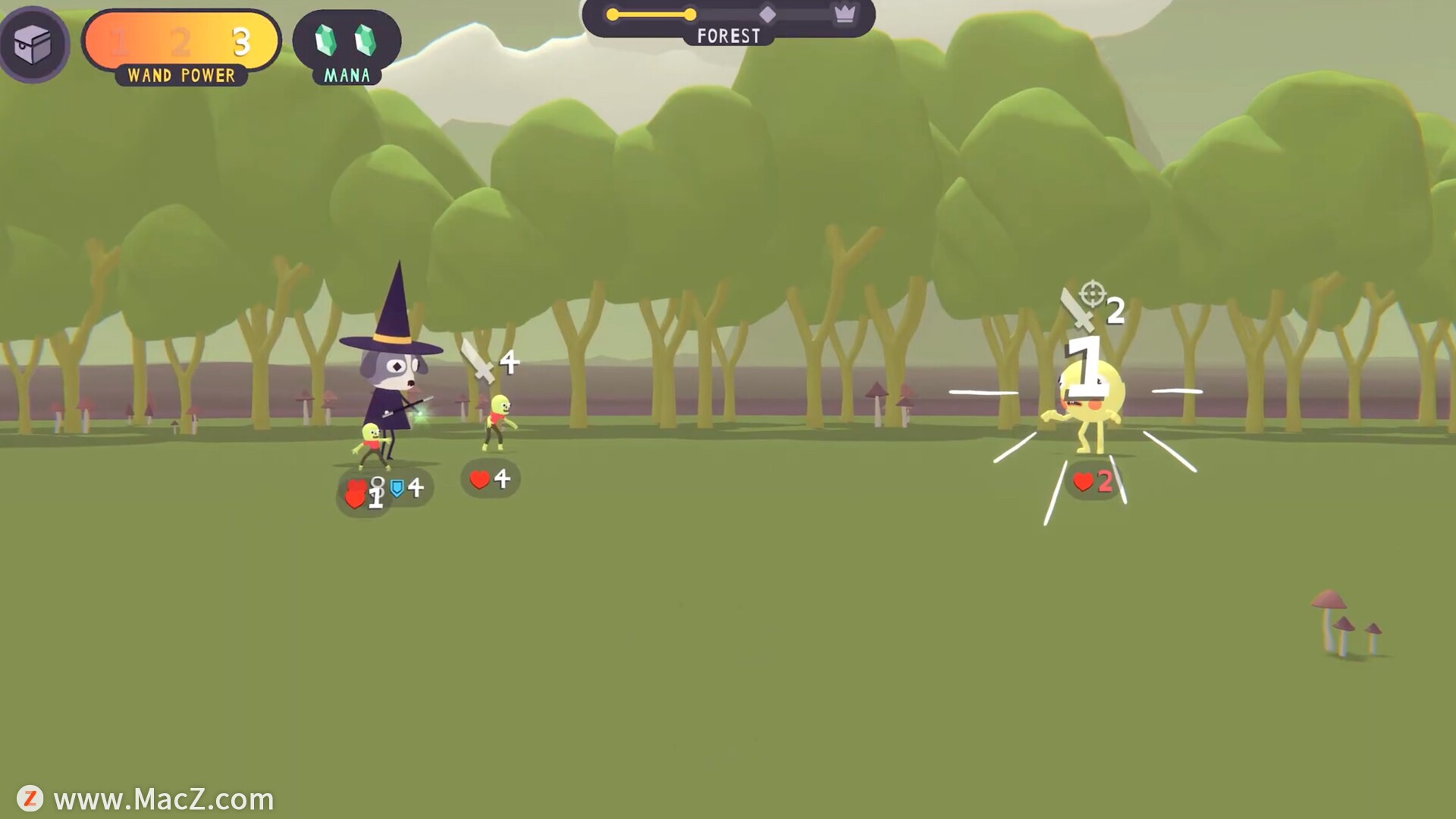The width and height of the screenshot is (1456, 819).
Task: Click the crown boss marker on progress track
Action: coord(844,14)
